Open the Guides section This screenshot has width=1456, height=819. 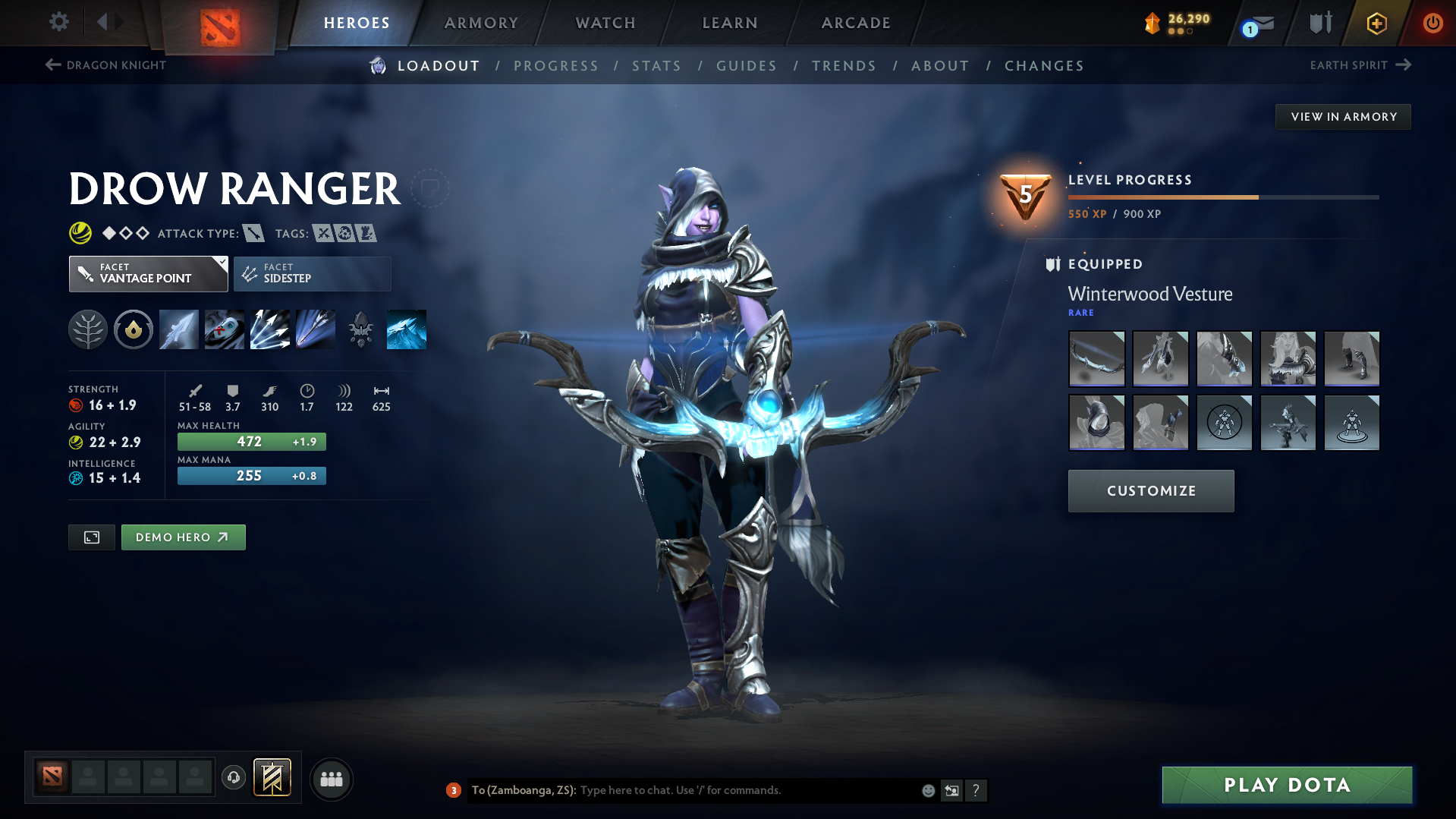747,66
